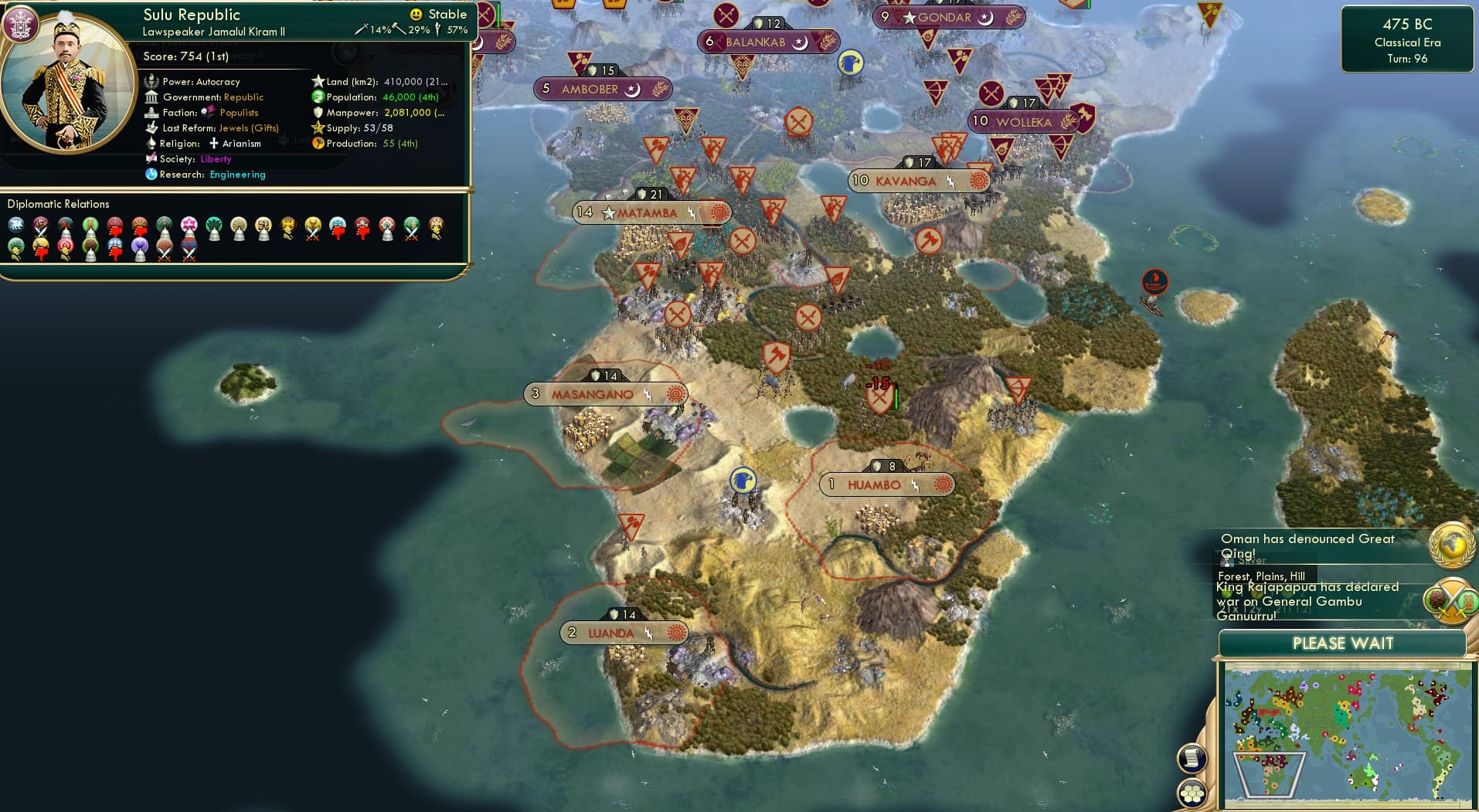
Task: Click the smiley face icon showing Stable
Action: (x=415, y=13)
